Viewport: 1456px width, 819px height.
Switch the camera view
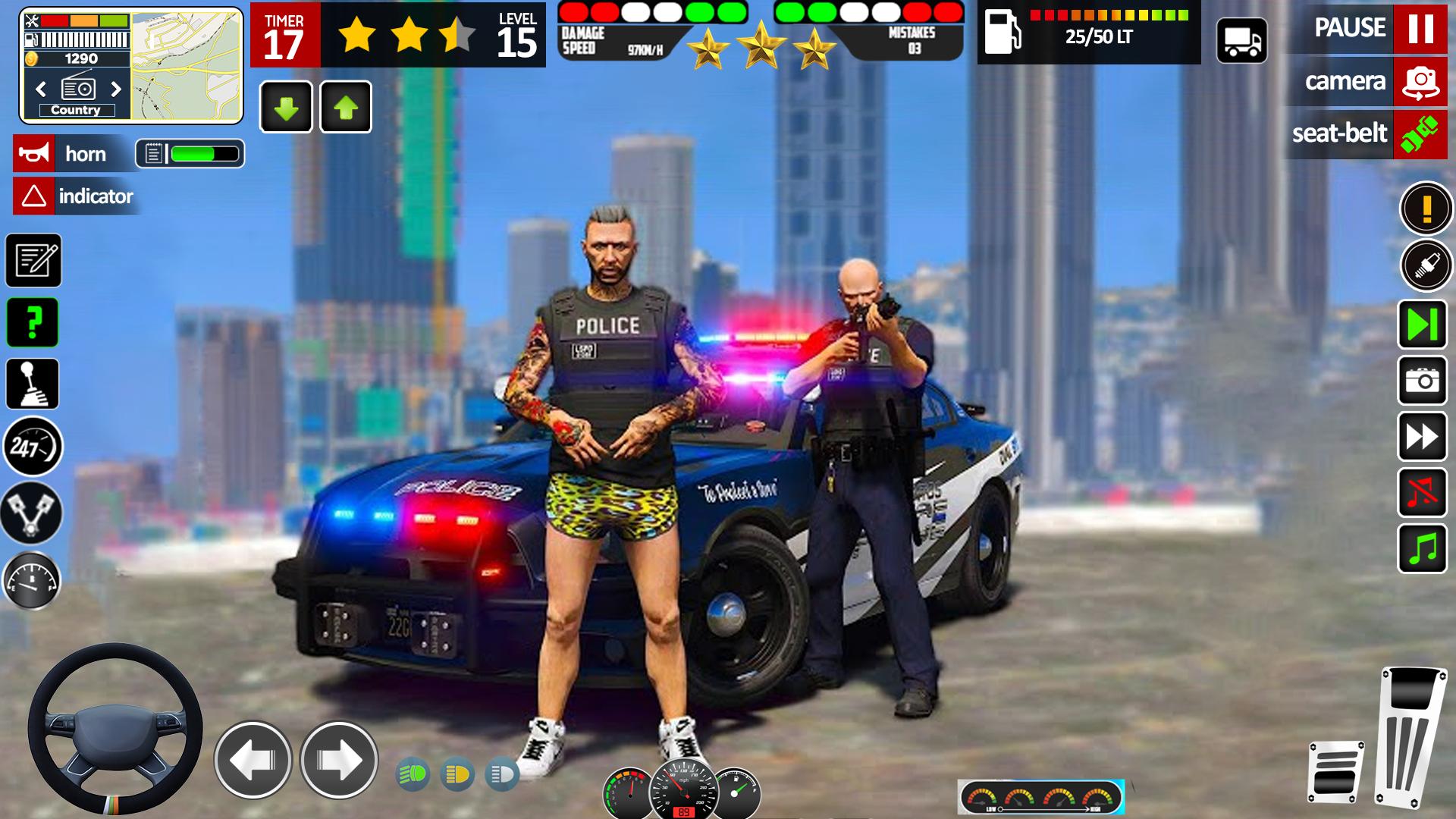coord(1420,81)
